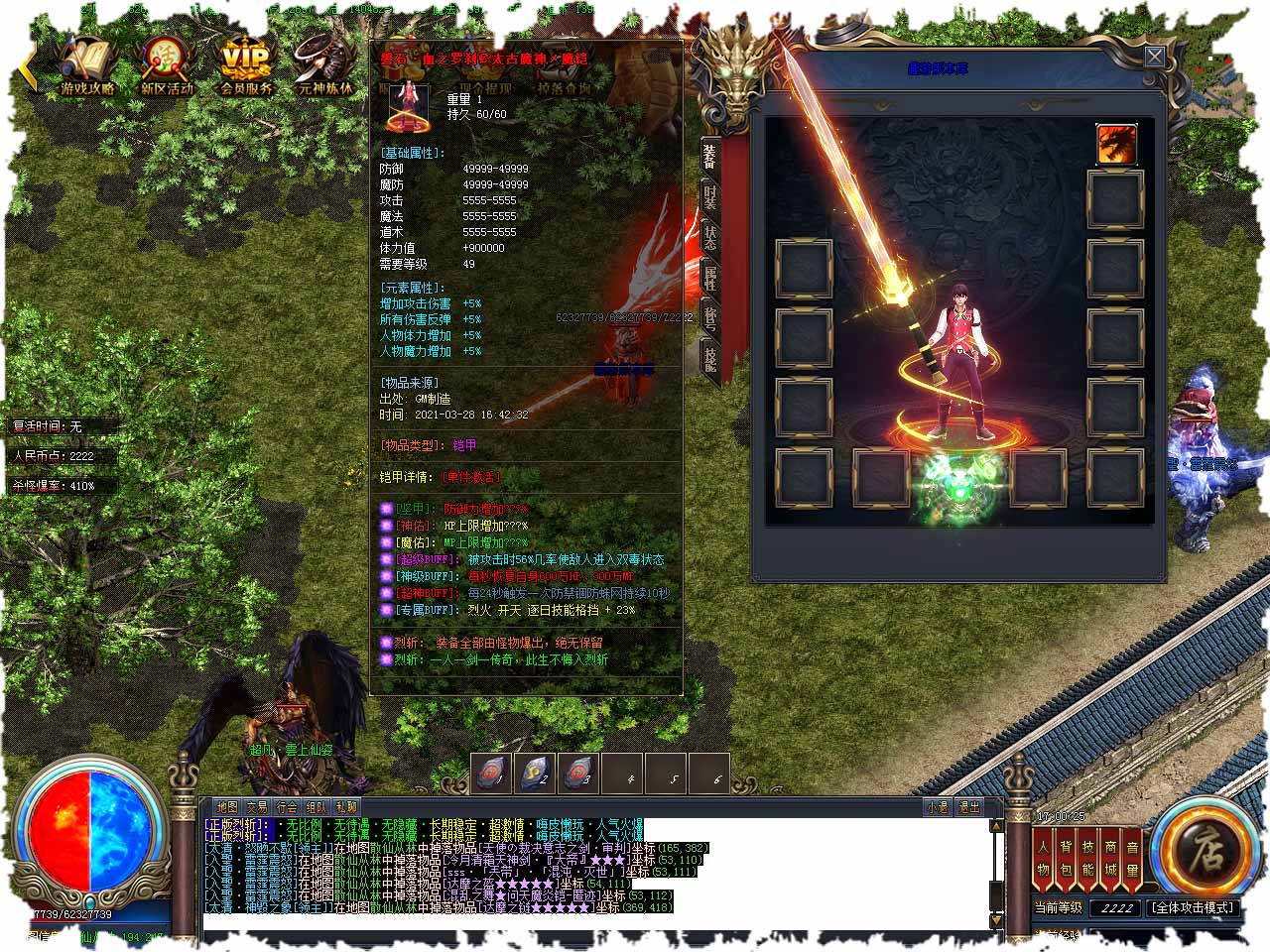Open the 人物 character banner
1270x952 pixels.
click(x=1043, y=858)
